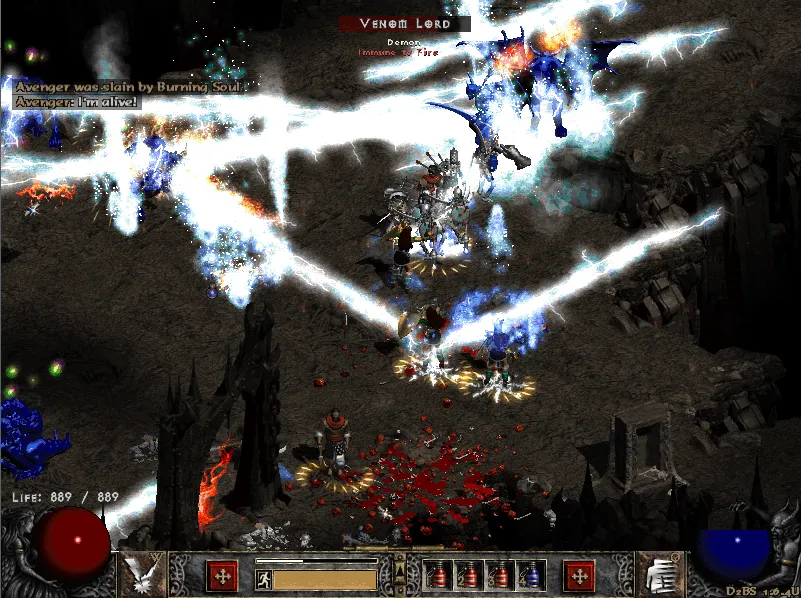Drink the red healing potion in belt slot 1

437,575
